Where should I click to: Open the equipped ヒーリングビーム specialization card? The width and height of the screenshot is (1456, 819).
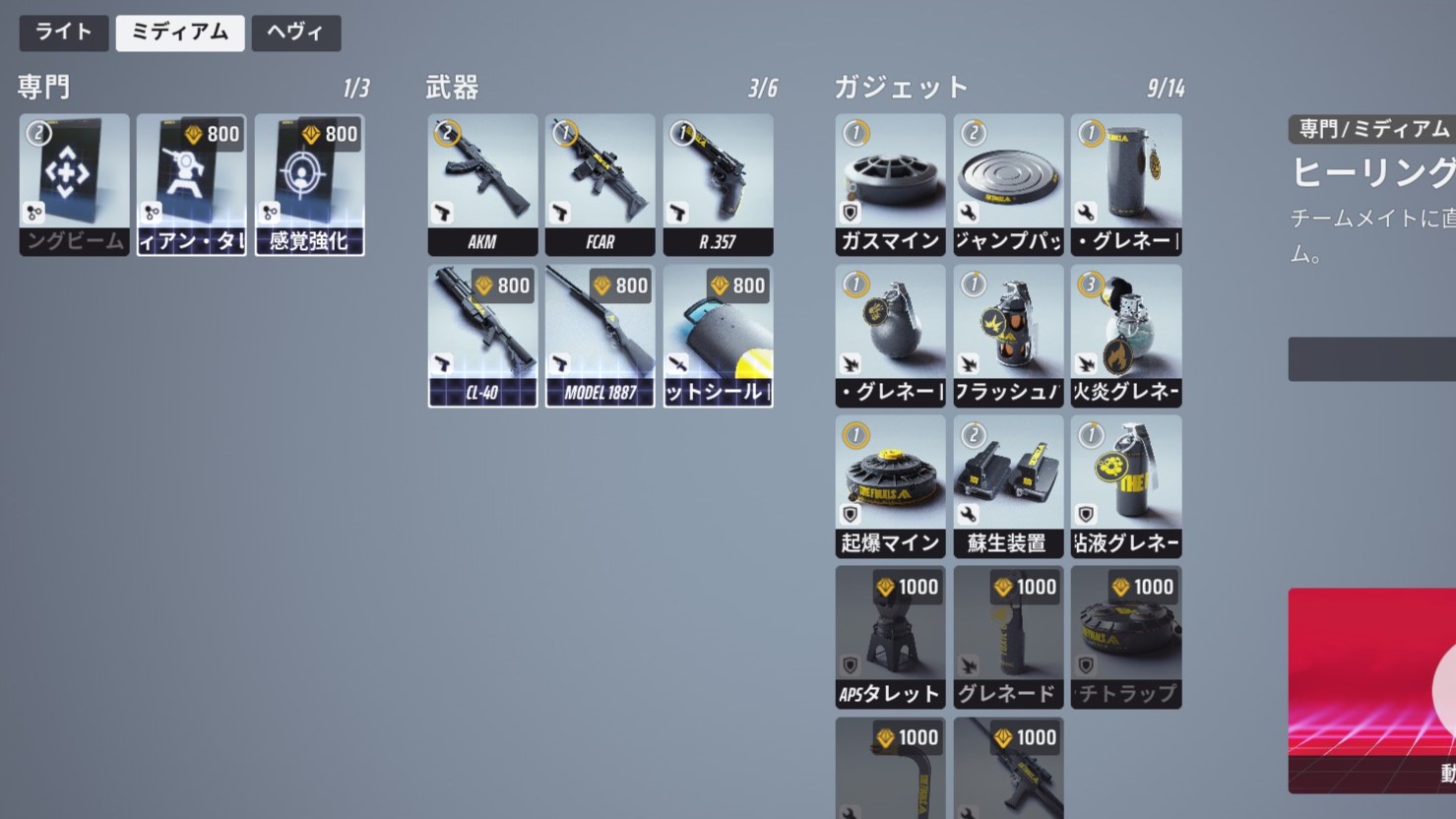73,185
